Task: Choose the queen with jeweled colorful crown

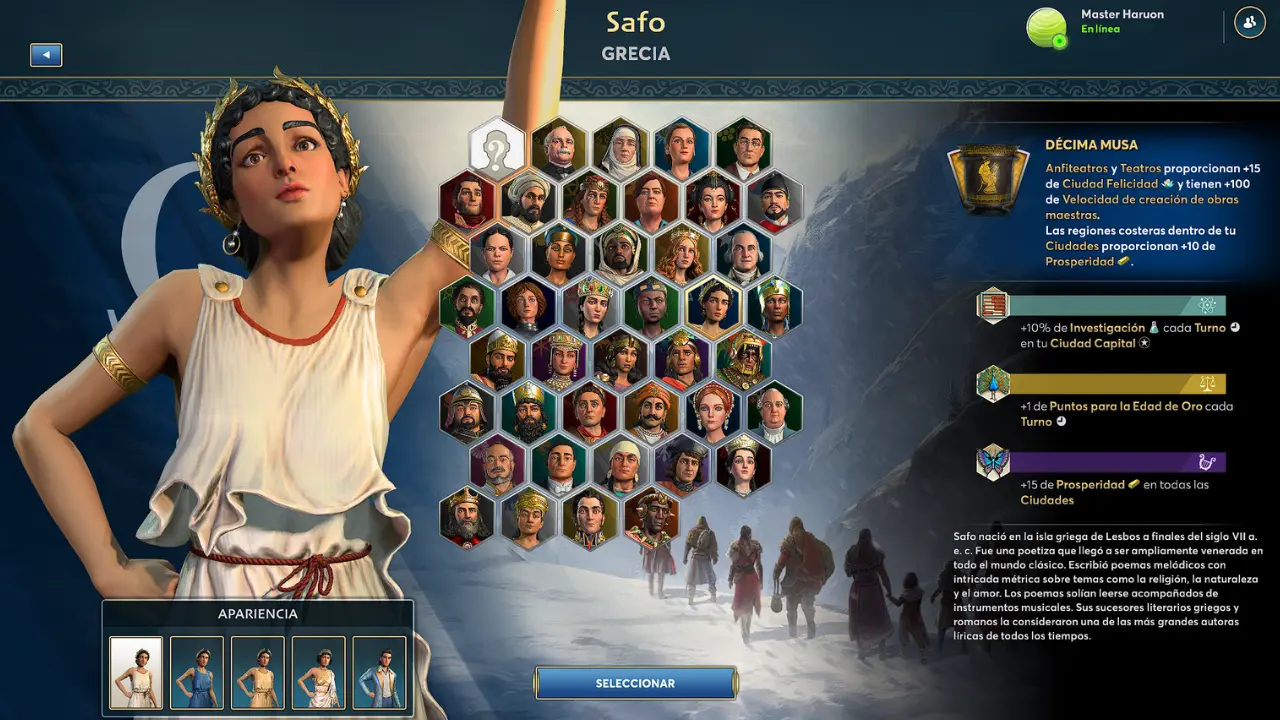Action: point(590,306)
